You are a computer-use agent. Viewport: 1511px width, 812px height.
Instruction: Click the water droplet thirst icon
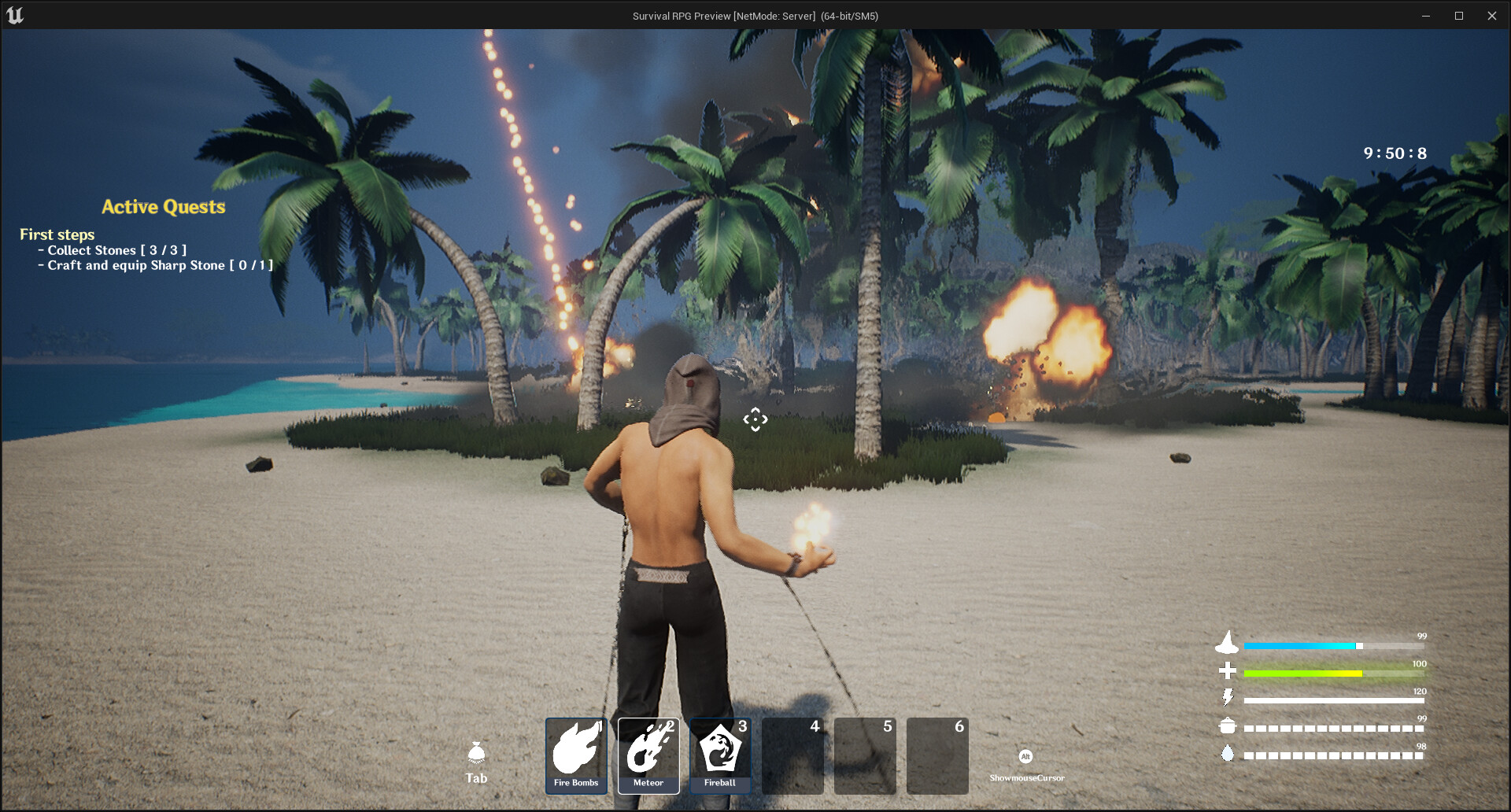pyautogui.click(x=1228, y=753)
